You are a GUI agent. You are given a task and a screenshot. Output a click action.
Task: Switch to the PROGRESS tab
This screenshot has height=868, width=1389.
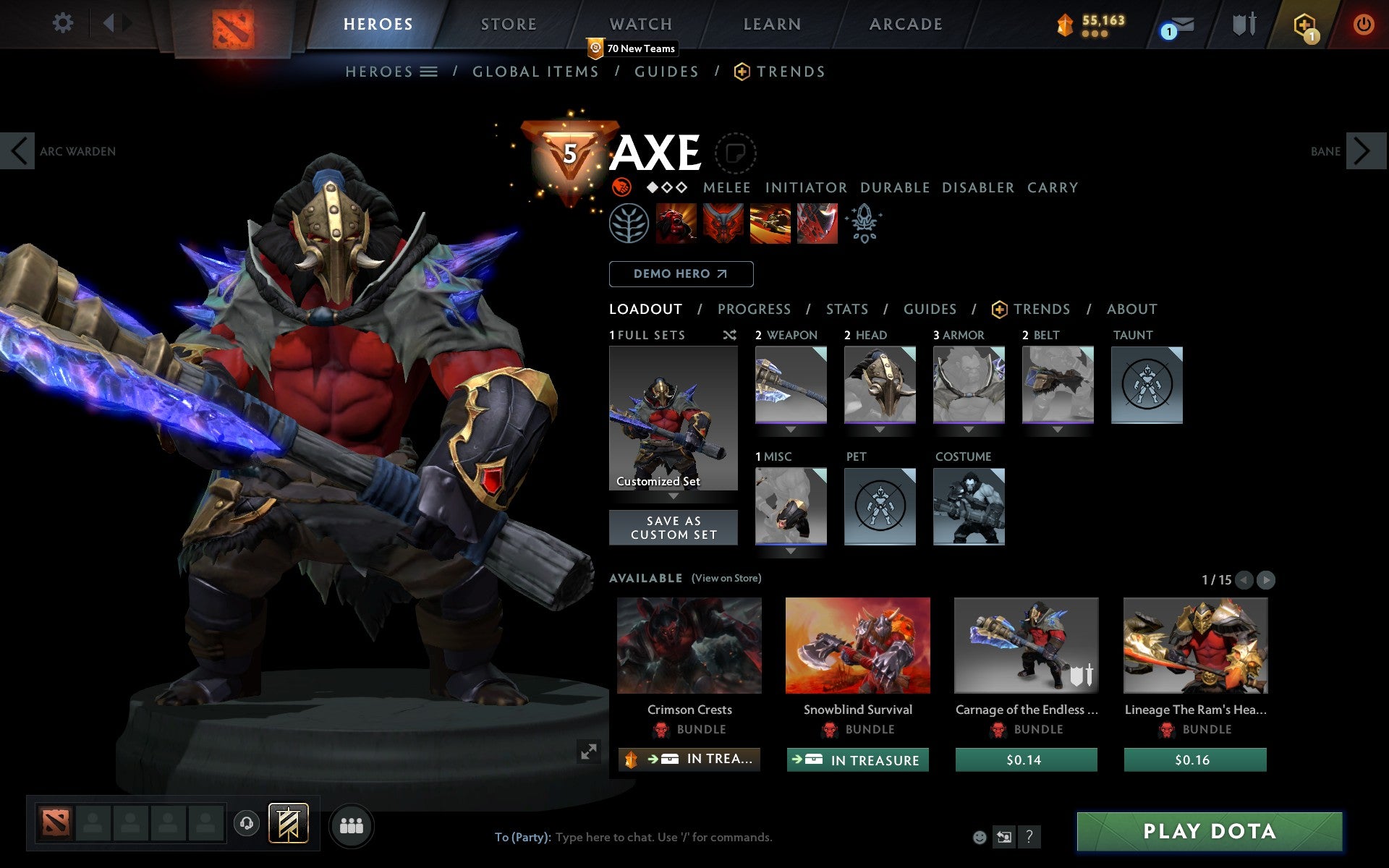754,309
